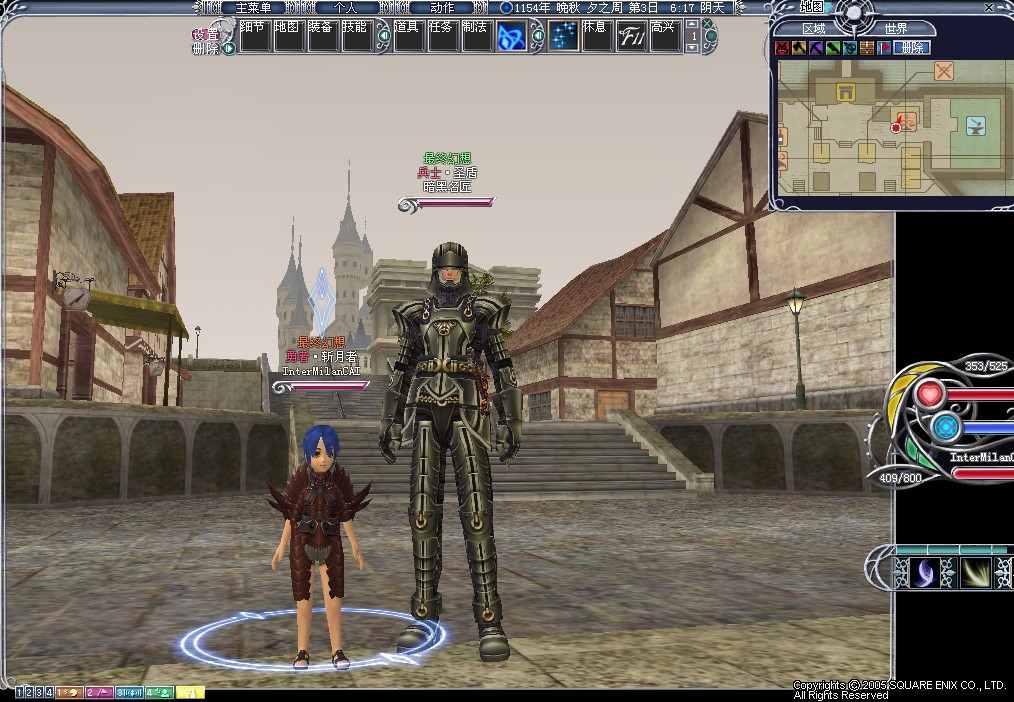
Task: Activate the blue swirl skill icon
Action: [513, 37]
